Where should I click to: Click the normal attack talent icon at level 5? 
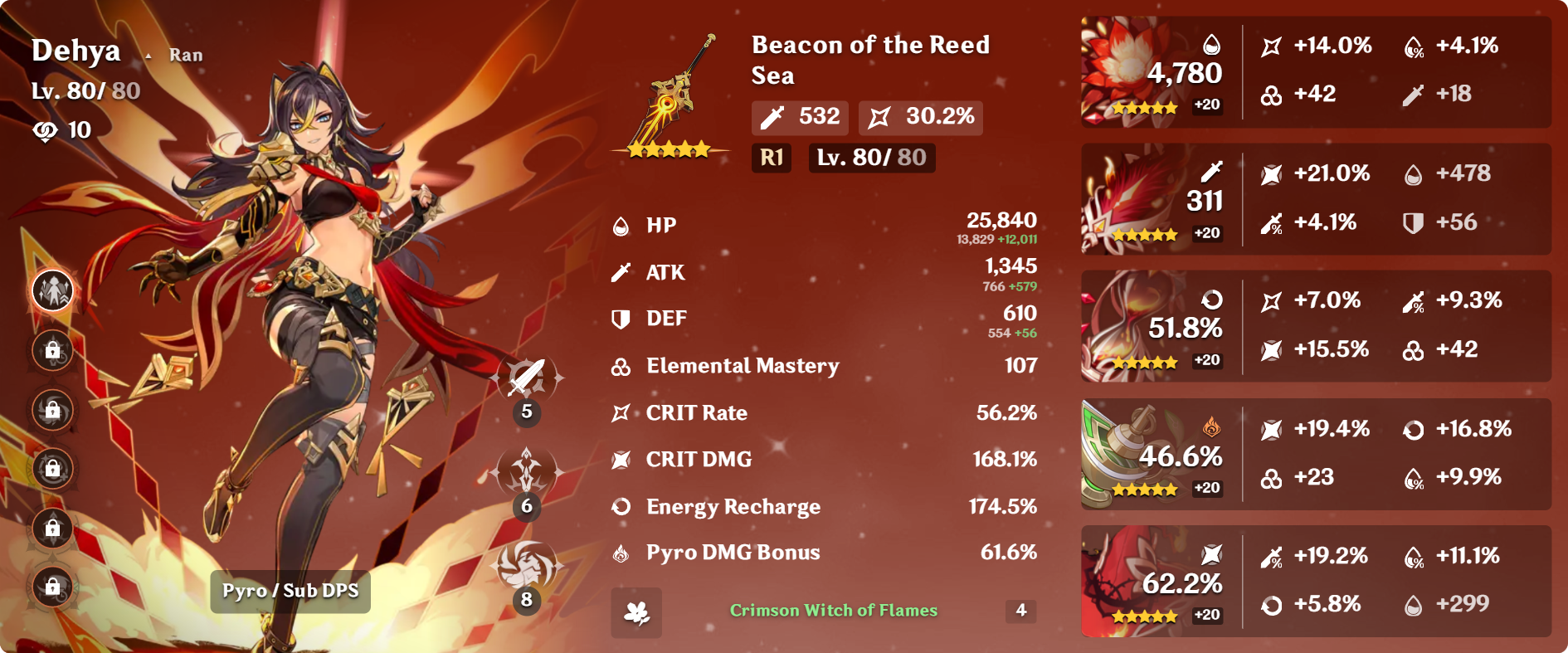point(527,378)
